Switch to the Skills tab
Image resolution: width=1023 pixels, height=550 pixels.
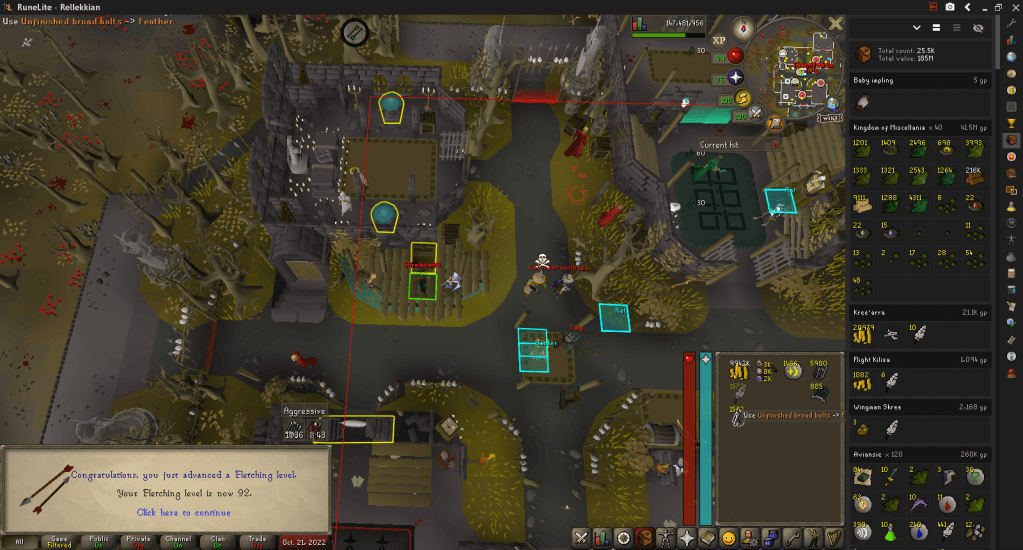tap(602, 537)
